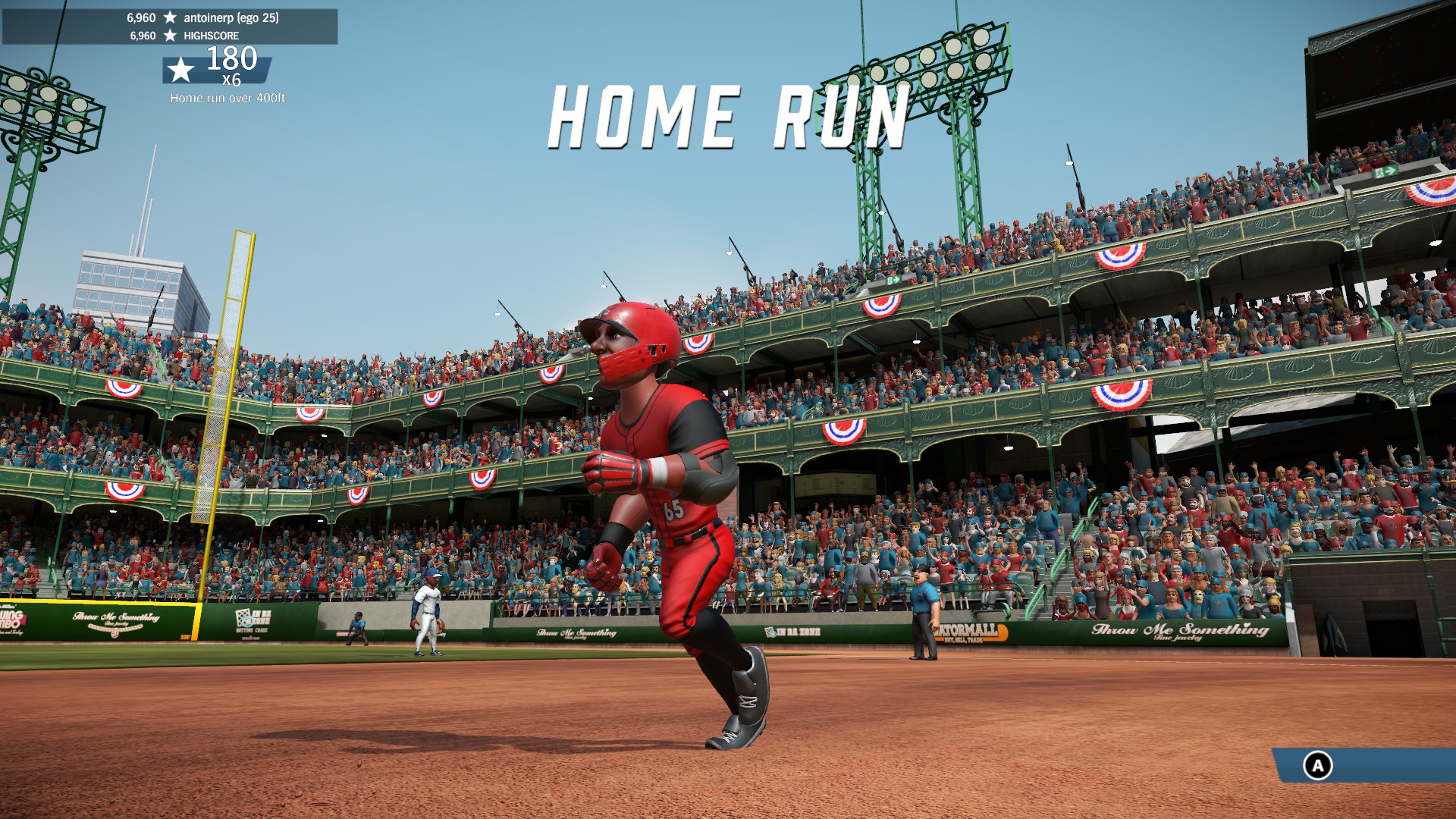This screenshot has width=1456, height=819.
Task: Click the star icon beside antoinerp's score
Action: point(171,17)
